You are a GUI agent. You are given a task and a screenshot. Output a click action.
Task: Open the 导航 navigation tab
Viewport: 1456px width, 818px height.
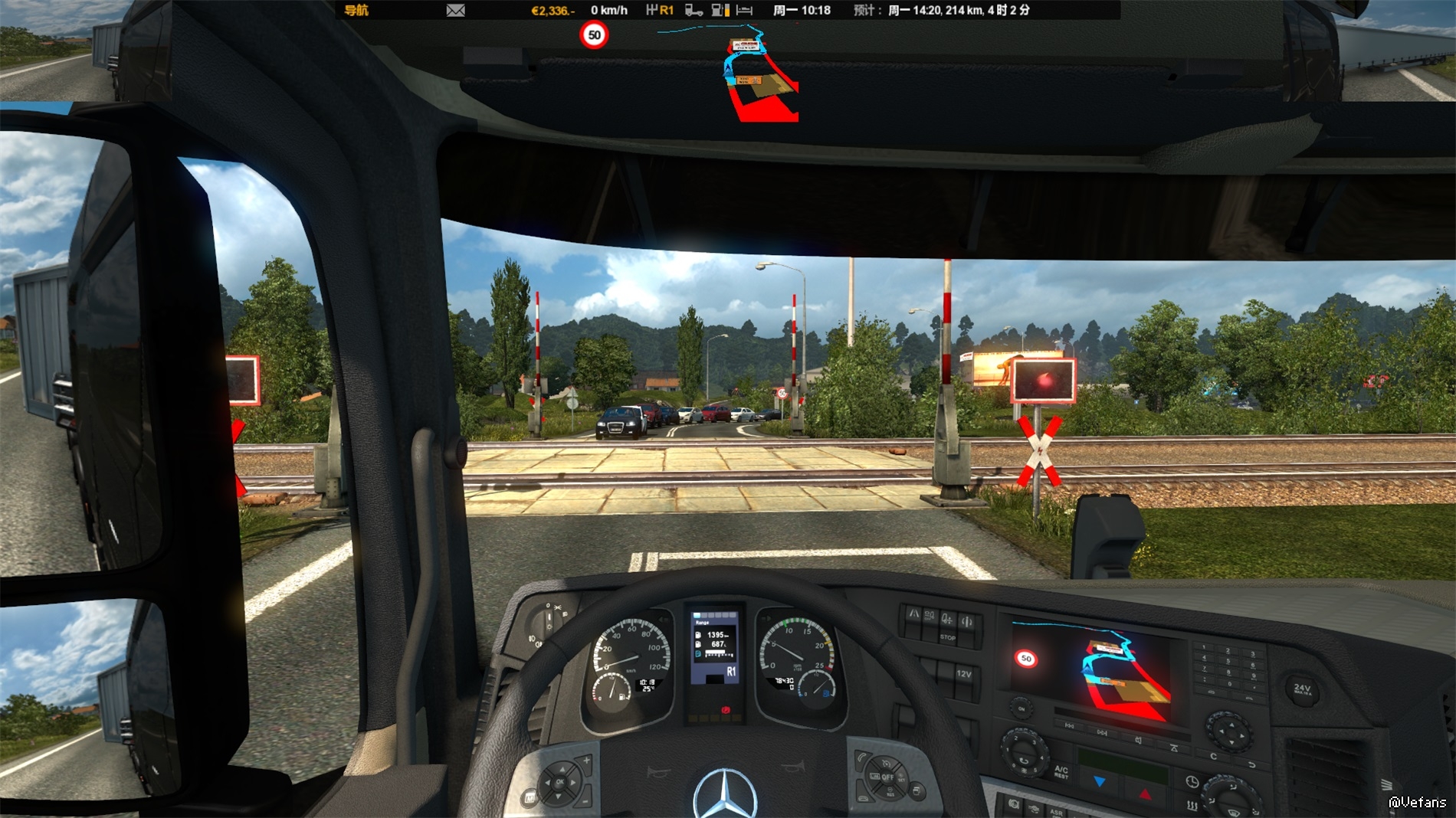[356, 10]
